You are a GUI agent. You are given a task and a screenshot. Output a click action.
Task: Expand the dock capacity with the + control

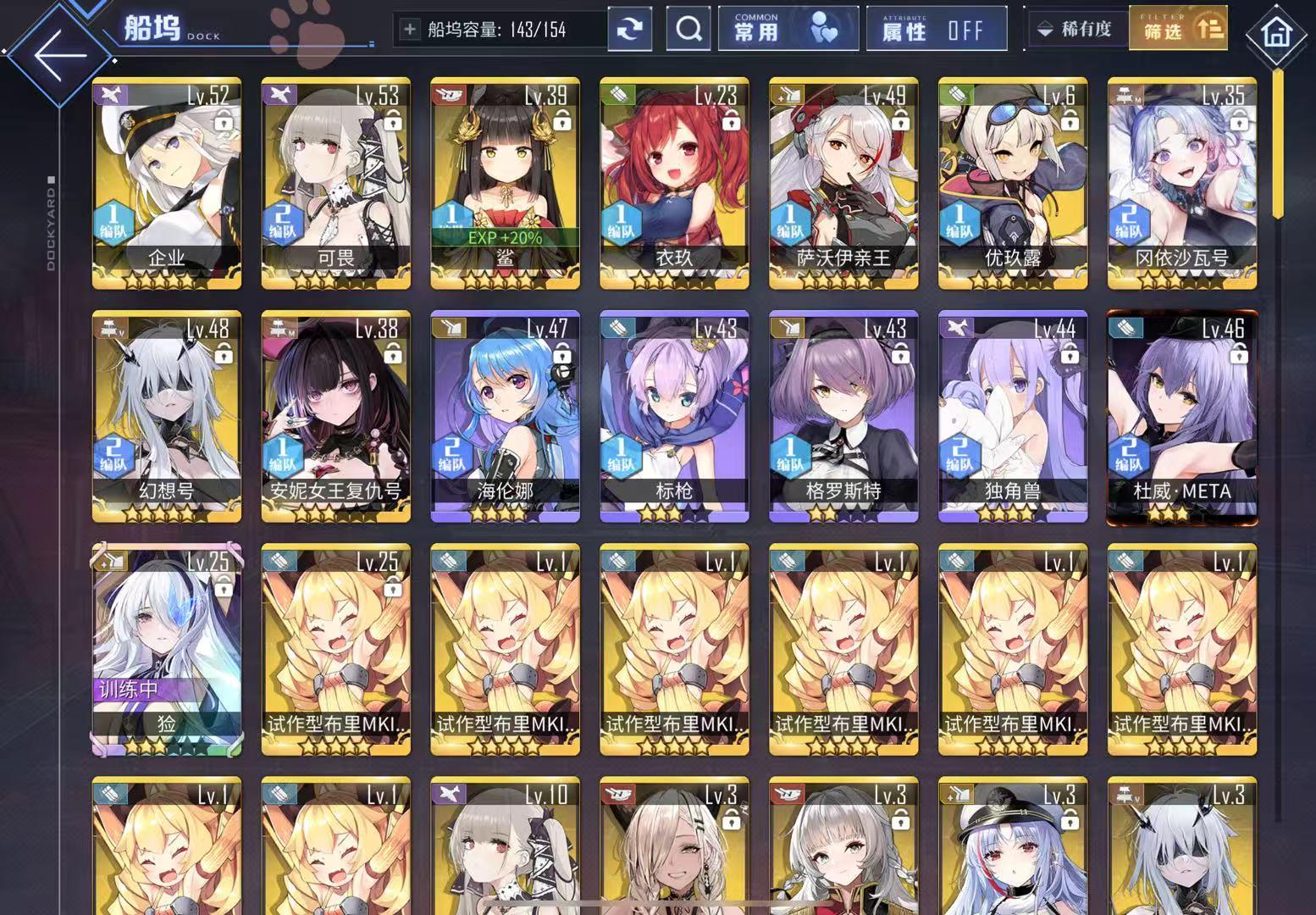click(x=411, y=28)
